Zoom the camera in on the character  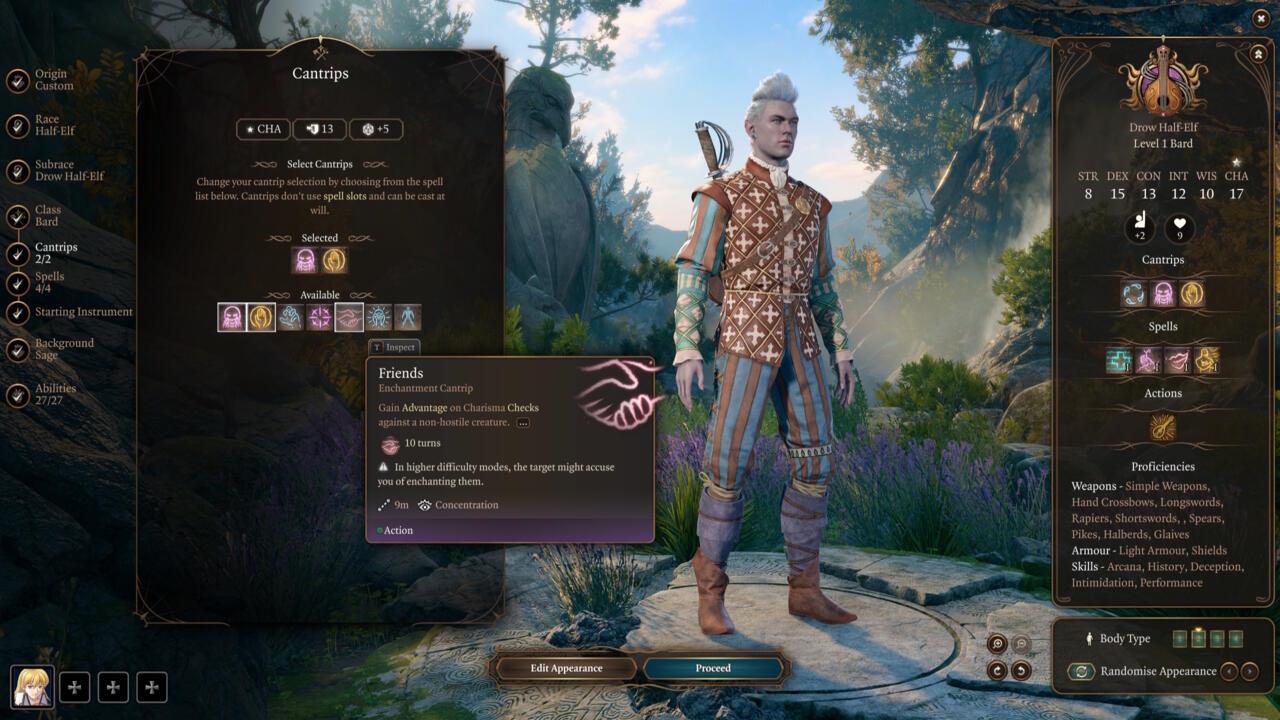tap(997, 644)
